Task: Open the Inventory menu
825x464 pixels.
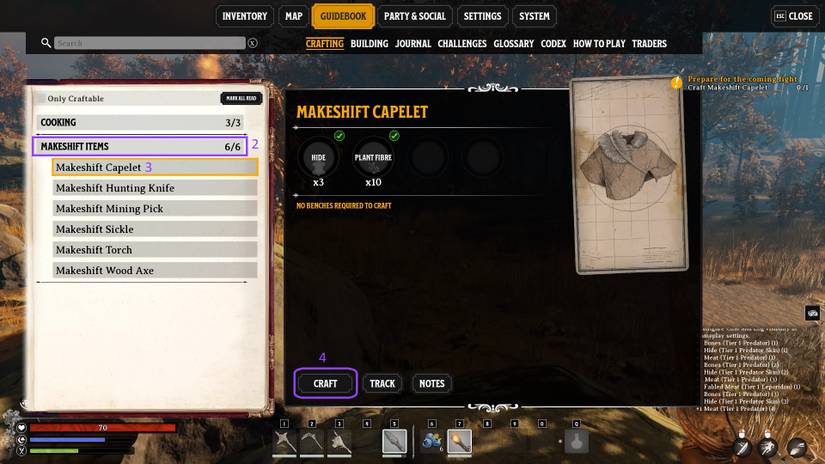Action: (x=244, y=16)
